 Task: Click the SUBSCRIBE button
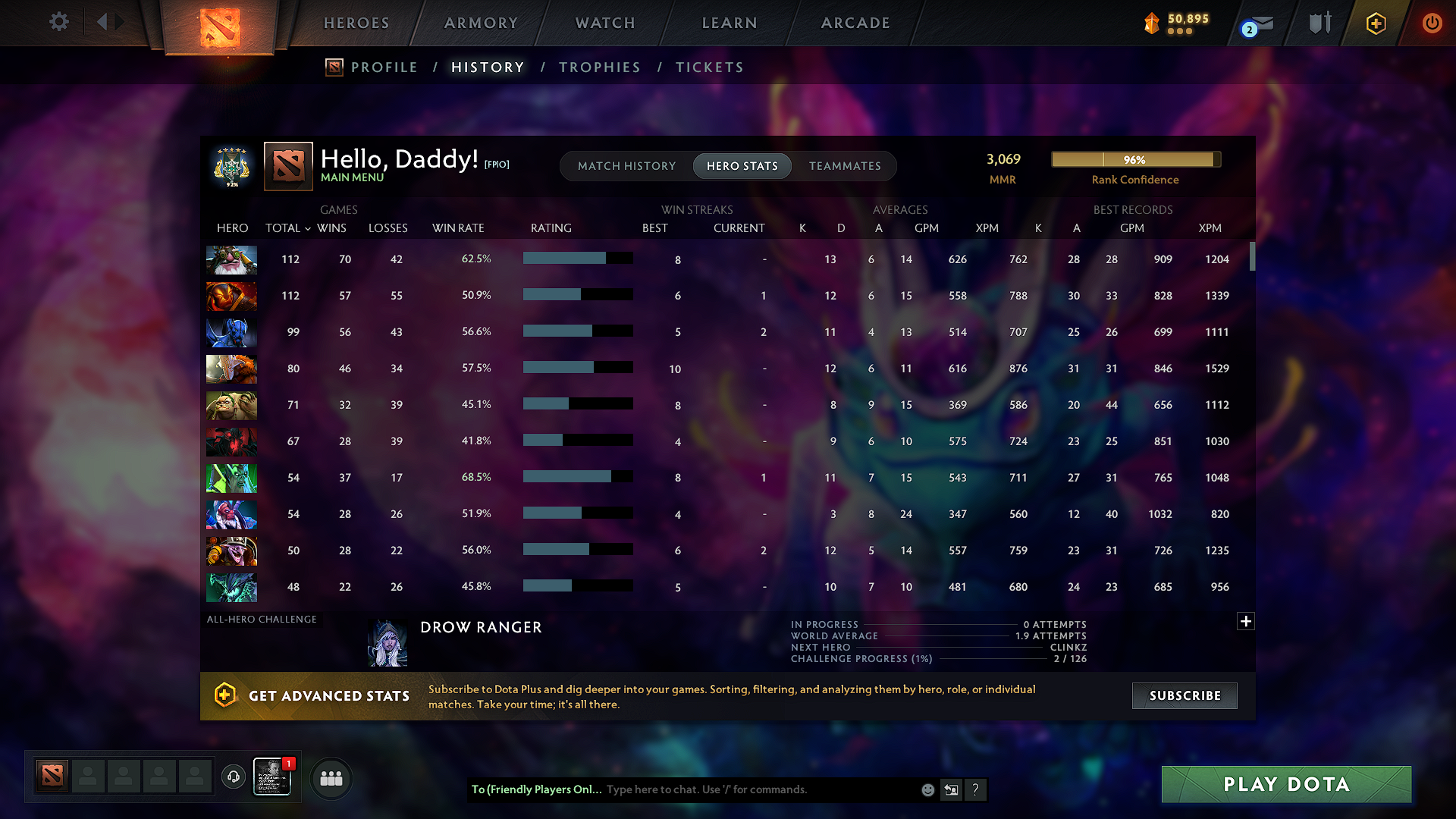(1184, 695)
